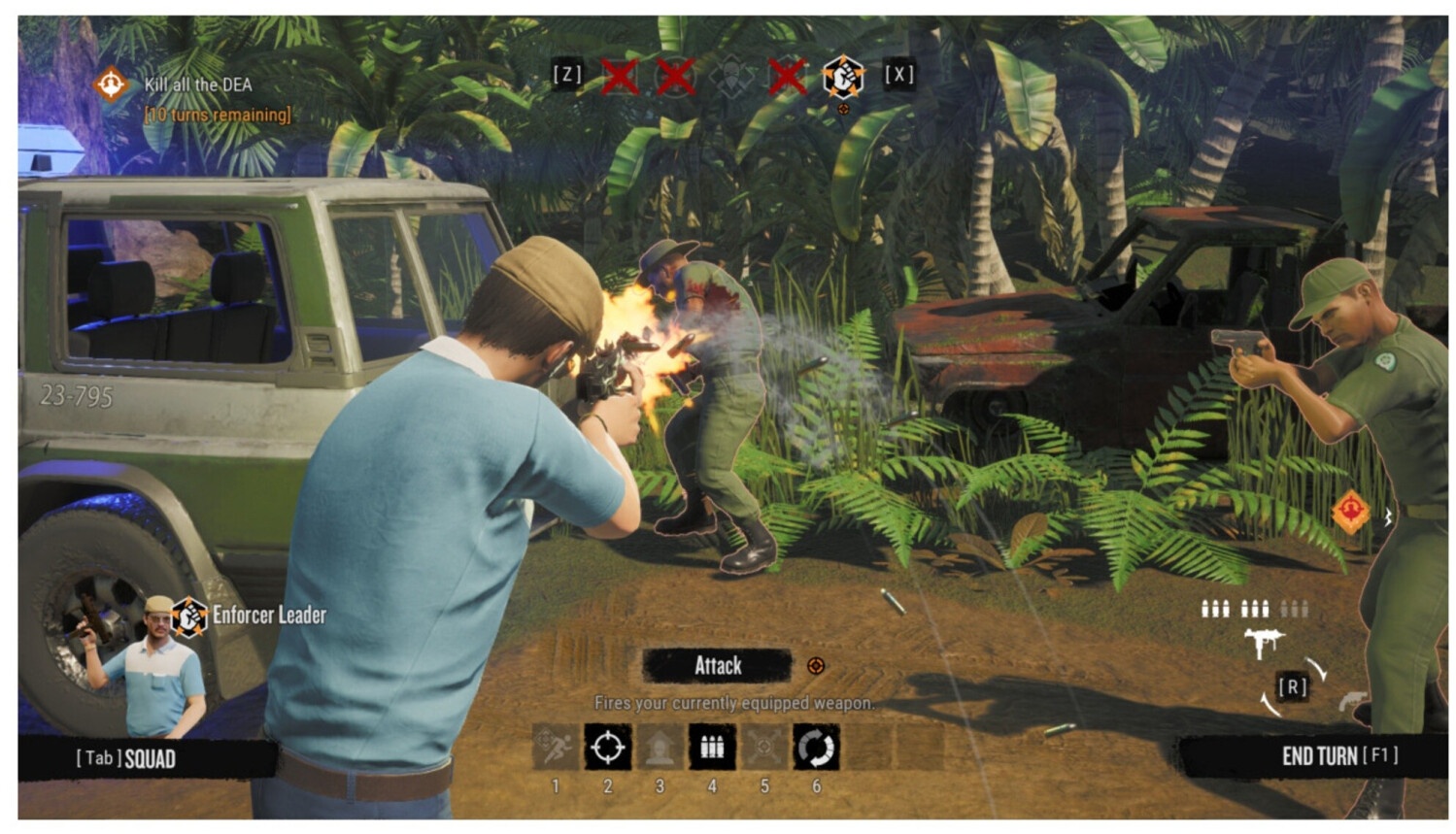Click the Attack action label
The height and width of the screenshot is (834, 1456).
point(718,666)
